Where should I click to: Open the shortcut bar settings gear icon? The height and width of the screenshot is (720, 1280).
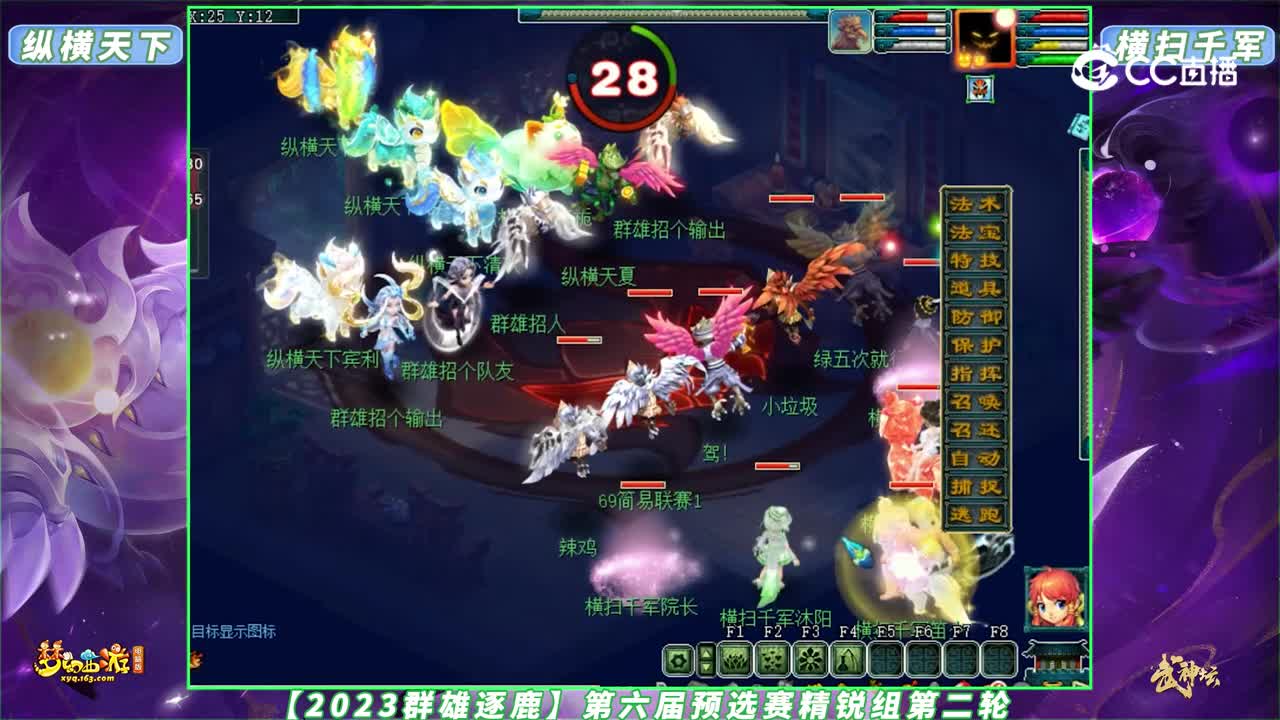click(678, 660)
